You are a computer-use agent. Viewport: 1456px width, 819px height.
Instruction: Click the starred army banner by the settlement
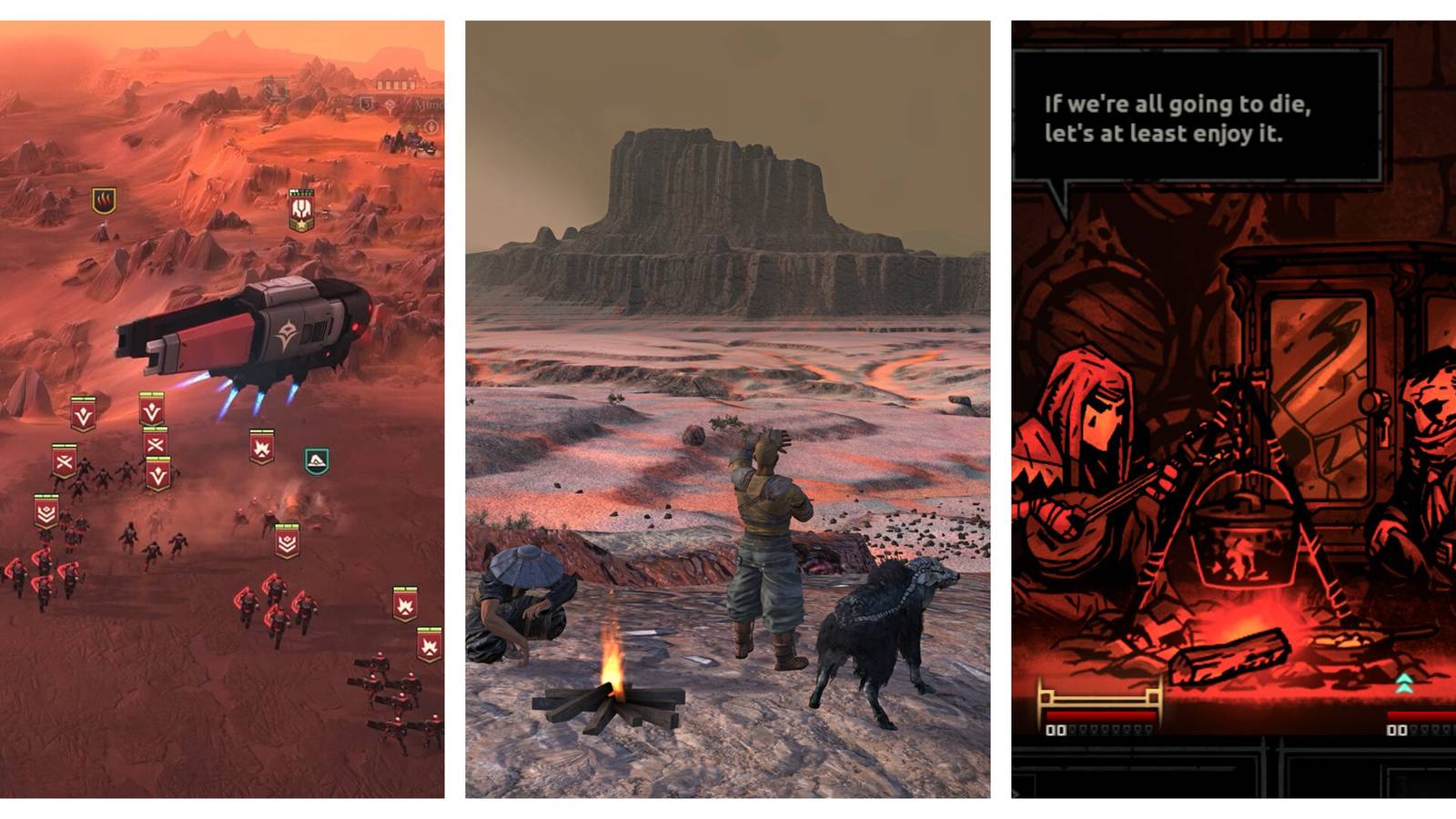(302, 209)
